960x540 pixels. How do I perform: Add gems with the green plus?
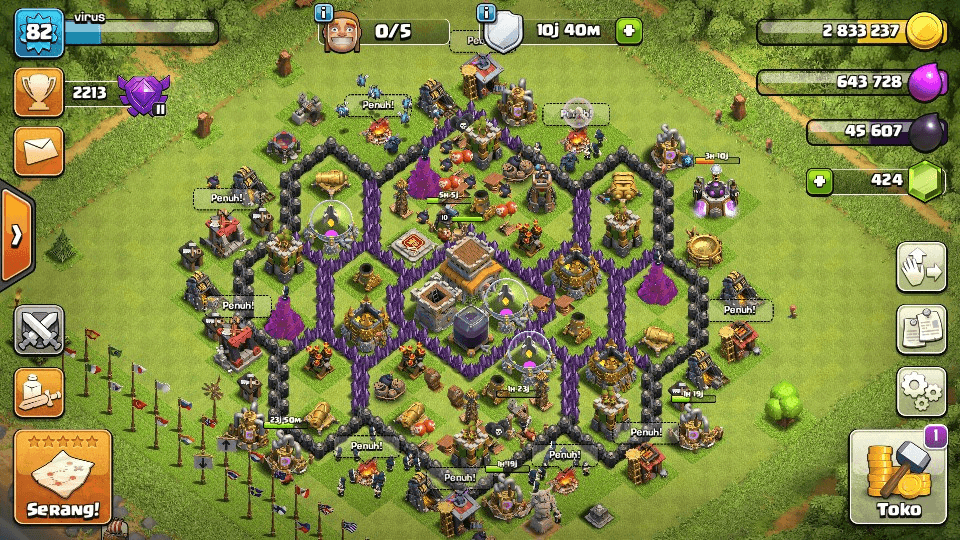[x=820, y=182]
